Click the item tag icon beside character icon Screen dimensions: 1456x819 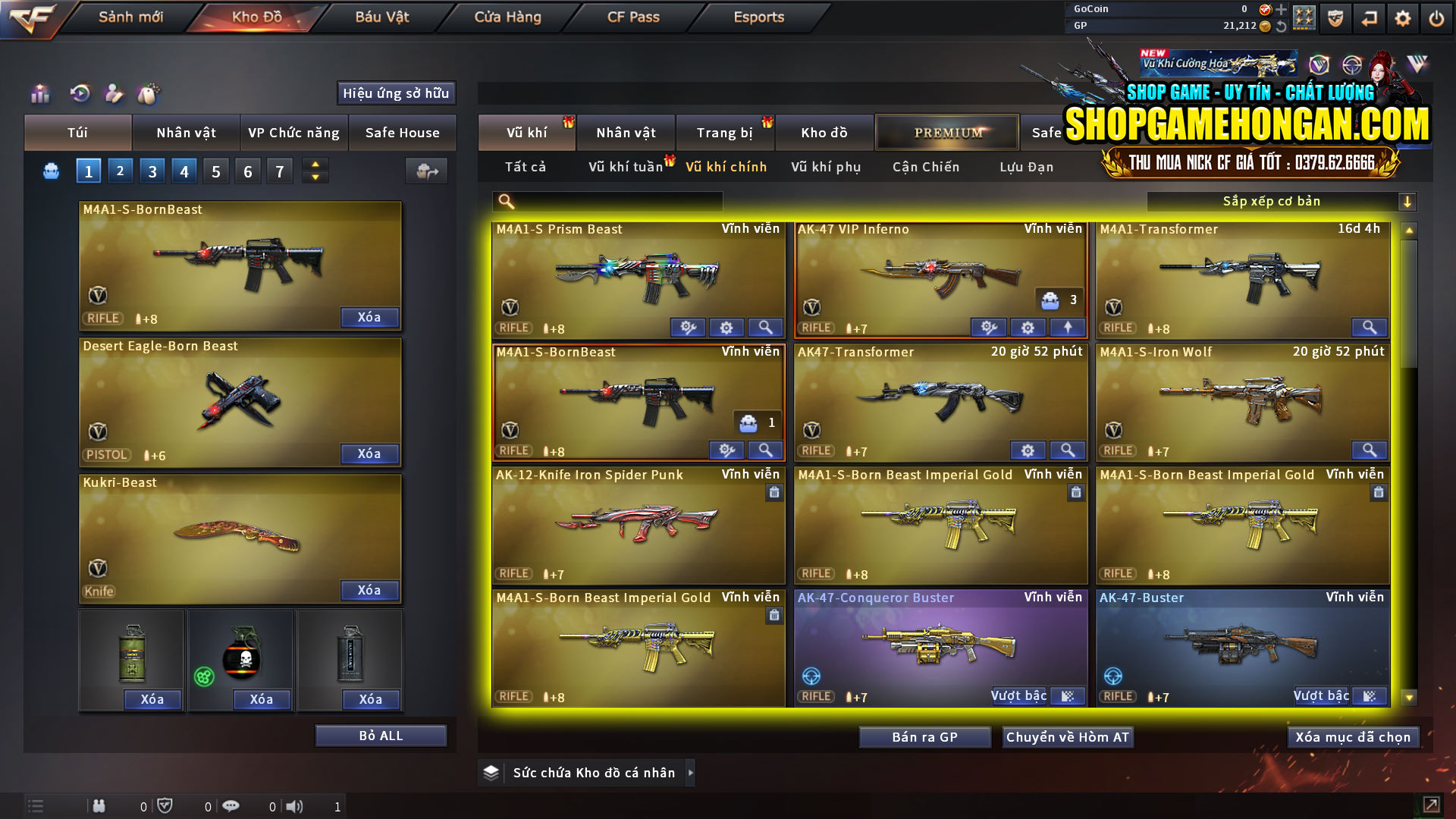pos(150,94)
